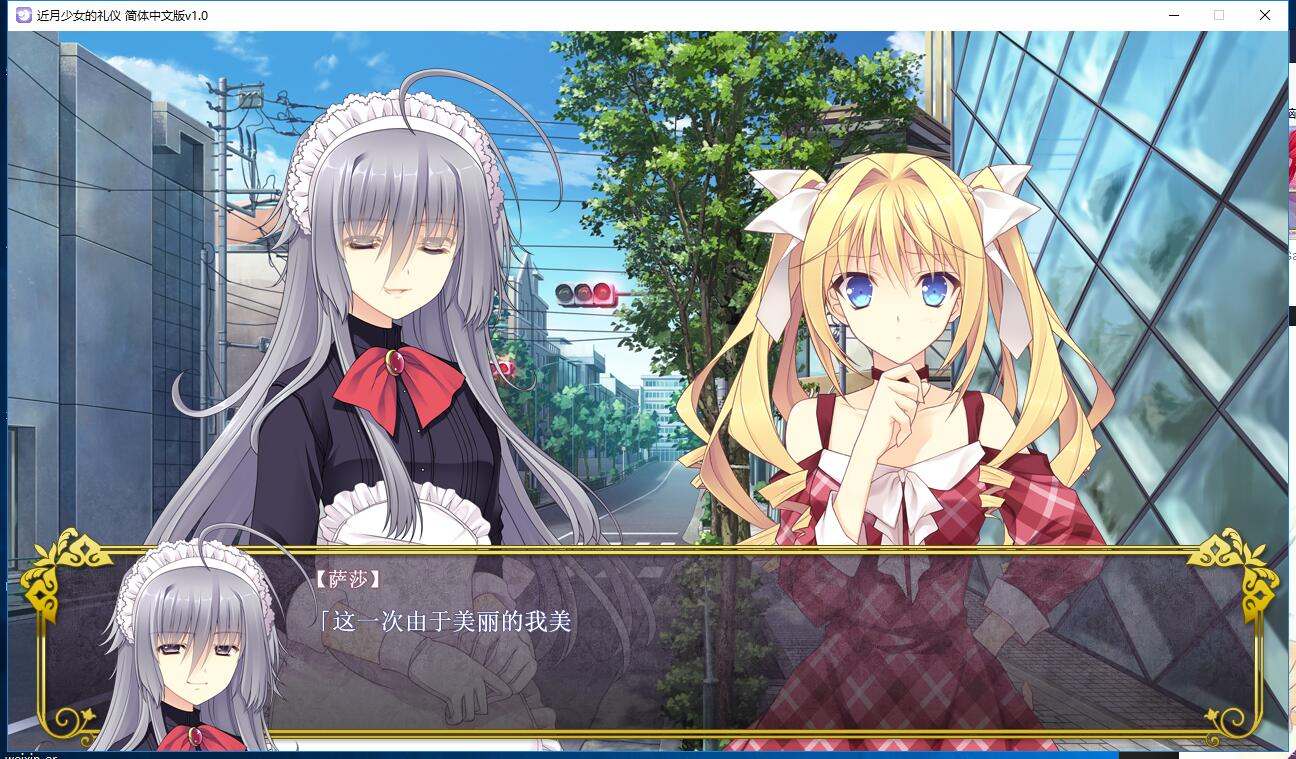Click the maximize button of the game window
The width and height of the screenshot is (1296, 759).
coord(1219,15)
